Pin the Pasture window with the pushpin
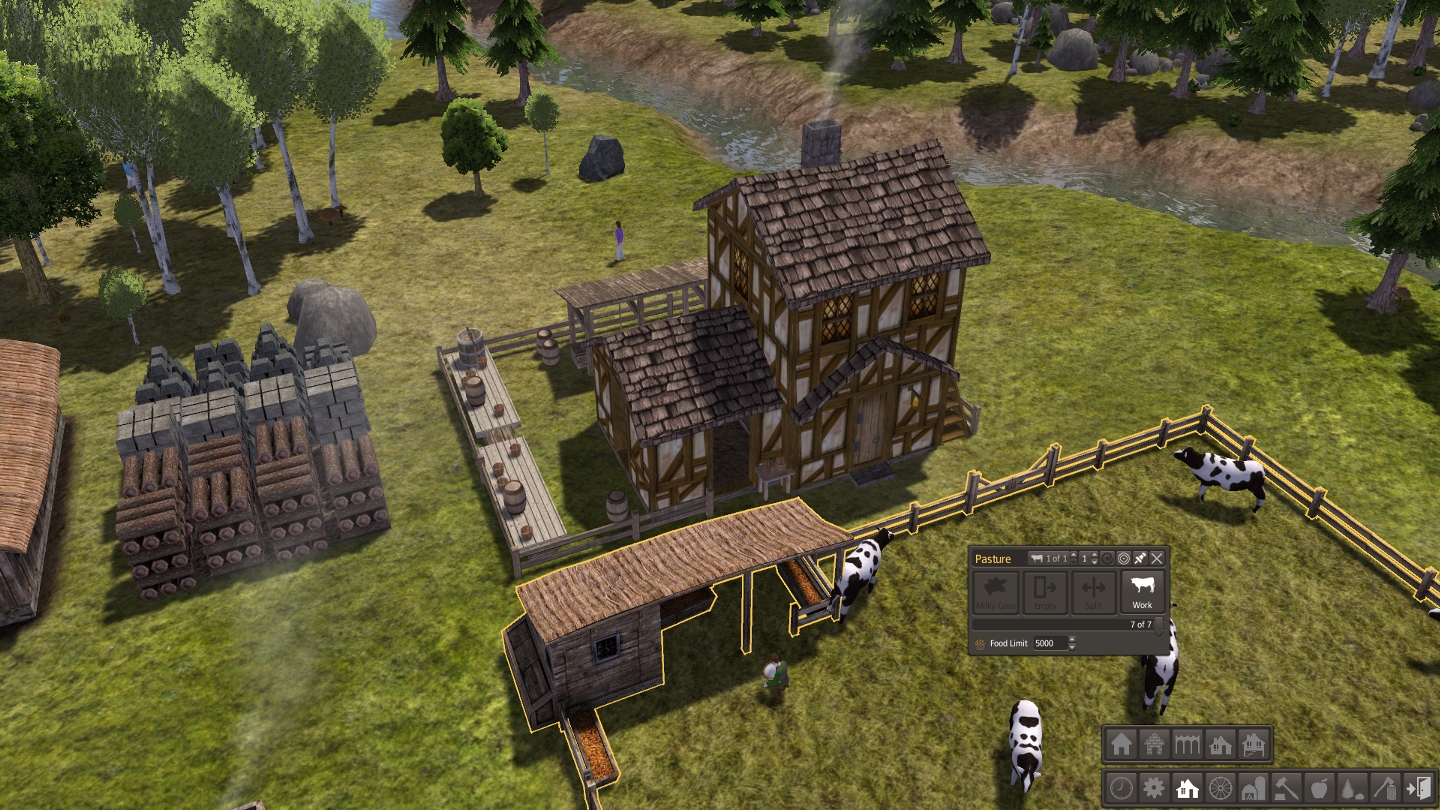Image resolution: width=1440 pixels, height=810 pixels. coord(1140,558)
